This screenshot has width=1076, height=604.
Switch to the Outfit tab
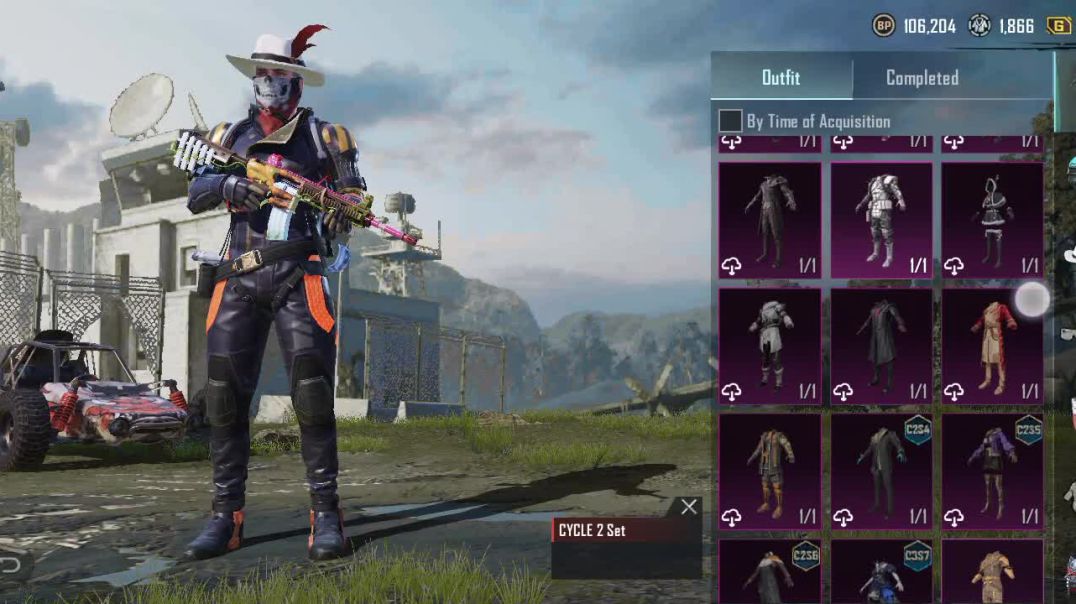coord(781,78)
